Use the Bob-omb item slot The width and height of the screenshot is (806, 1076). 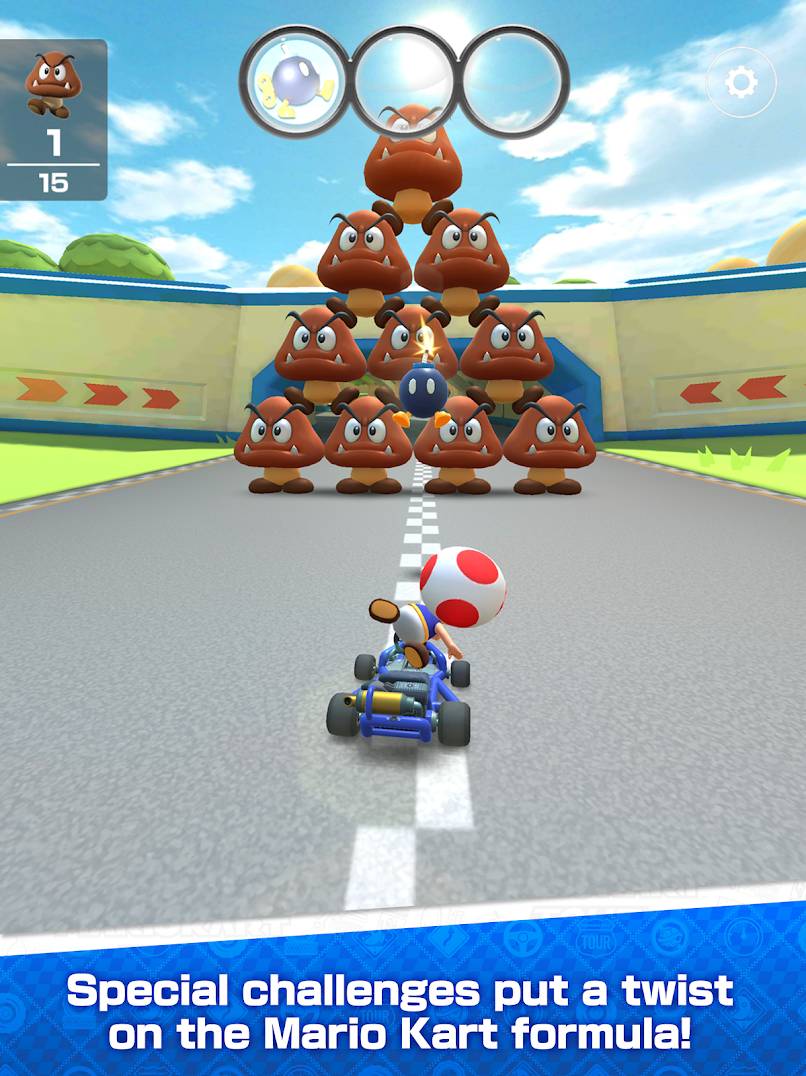(294, 80)
